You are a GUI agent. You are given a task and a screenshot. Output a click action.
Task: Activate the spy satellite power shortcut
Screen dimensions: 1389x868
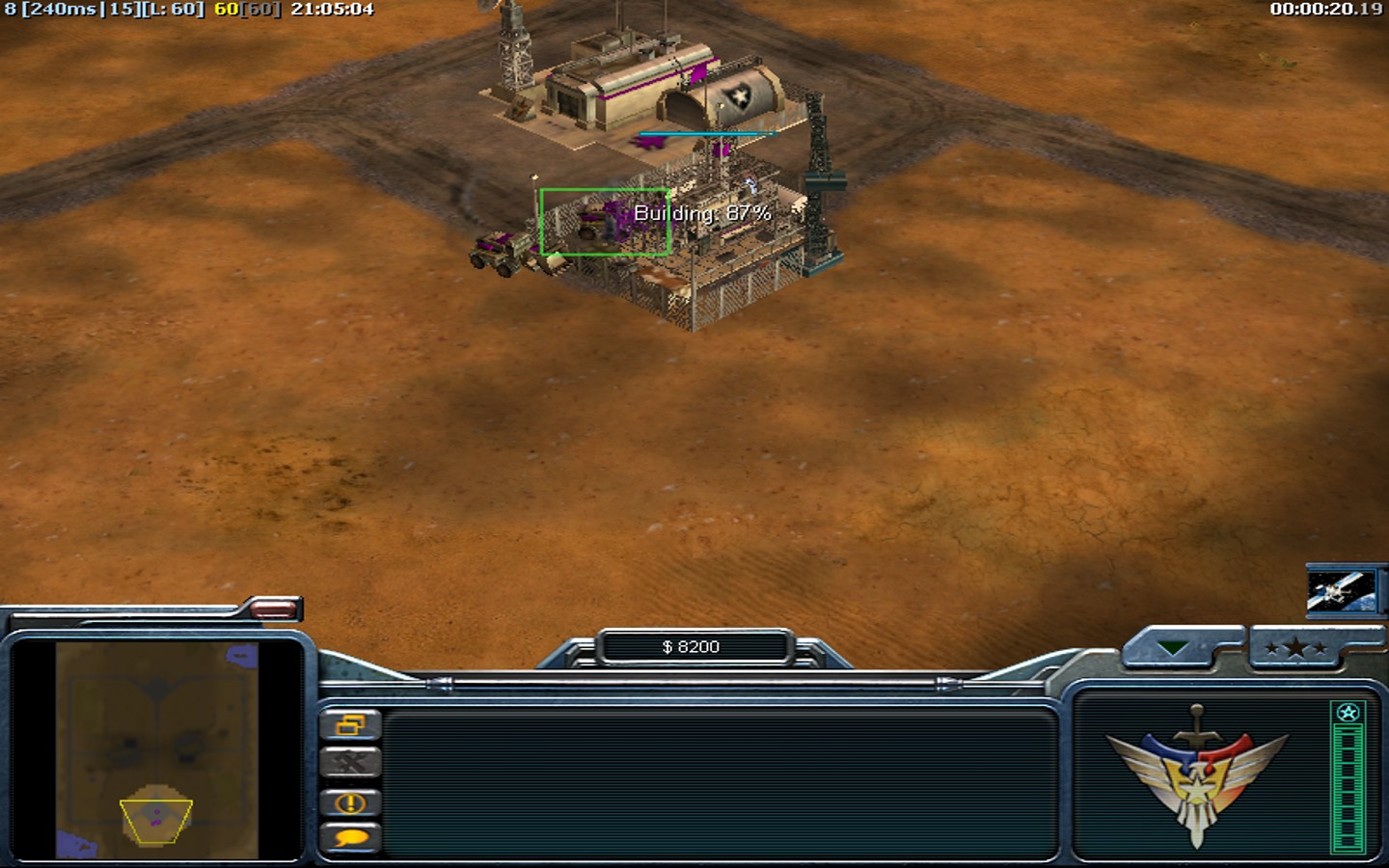point(1340,588)
